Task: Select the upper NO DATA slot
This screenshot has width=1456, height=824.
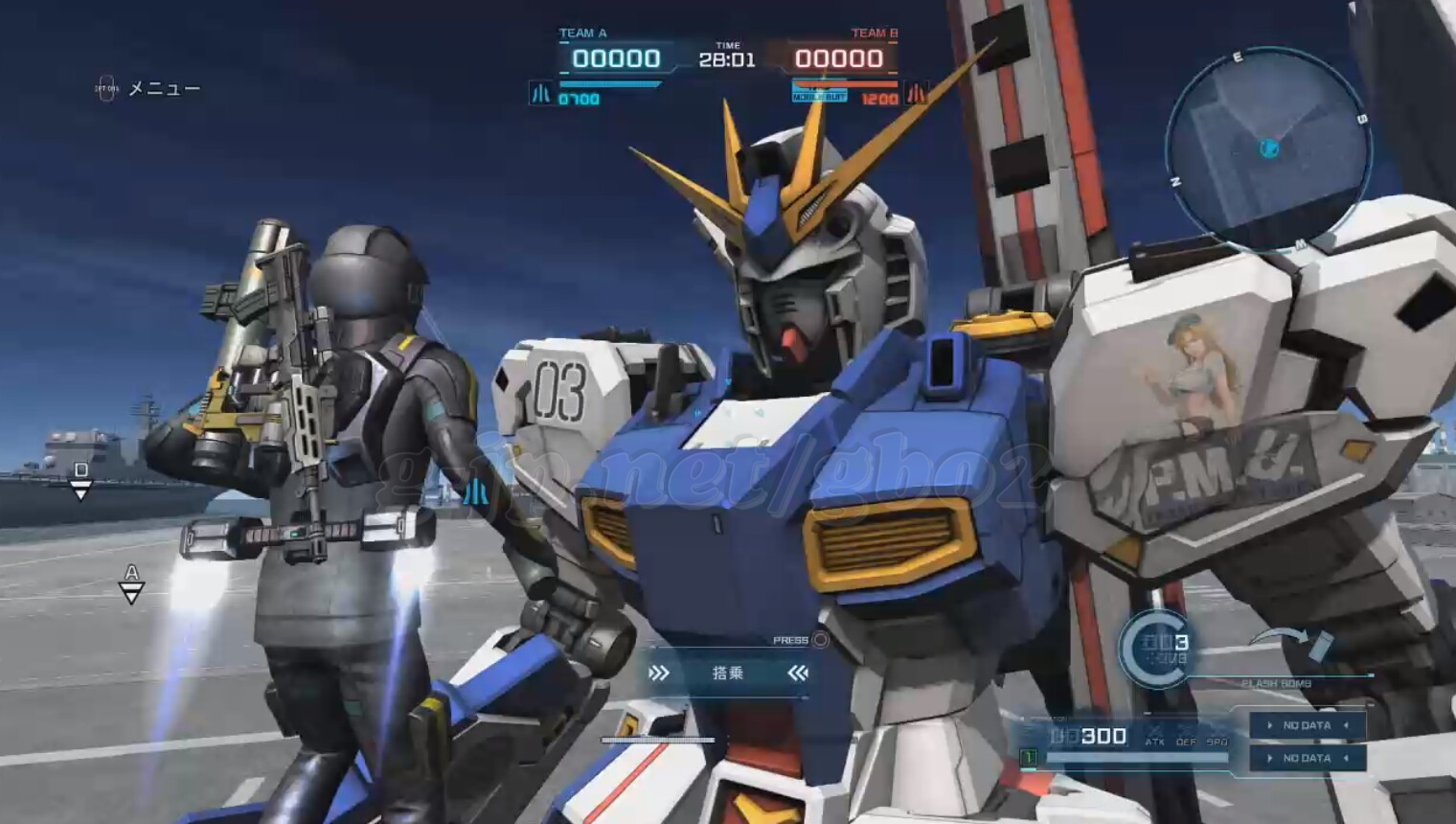Action: point(1308,725)
